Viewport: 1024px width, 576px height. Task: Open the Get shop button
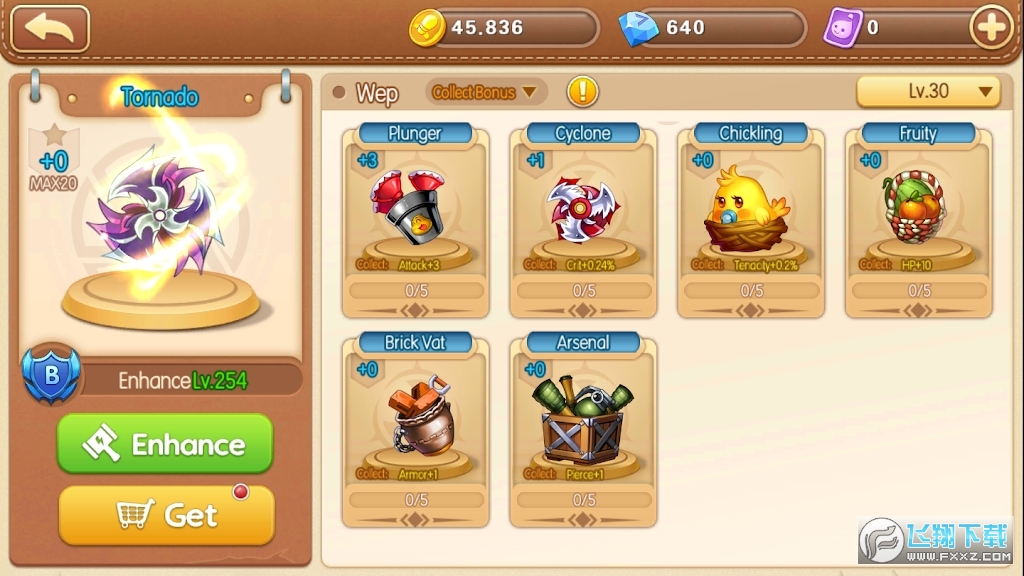166,515
